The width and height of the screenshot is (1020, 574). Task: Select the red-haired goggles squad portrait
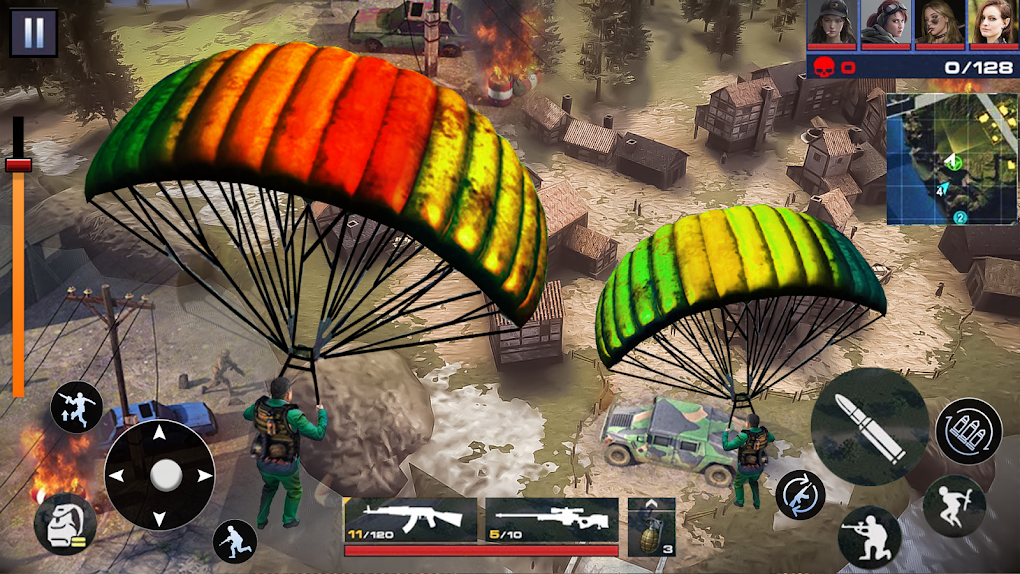tap(886, 24)
